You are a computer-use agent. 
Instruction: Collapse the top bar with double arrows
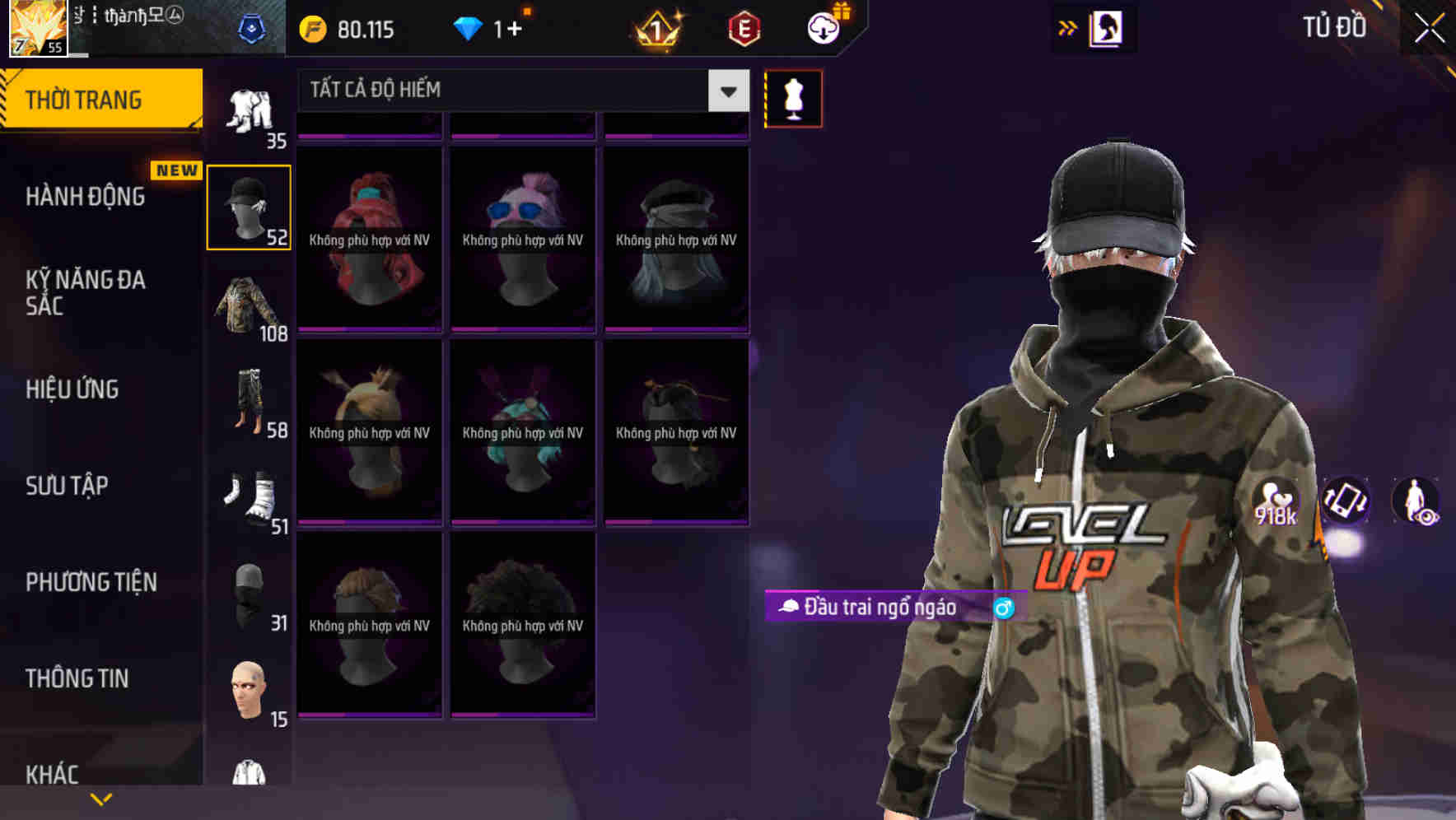tap(1066, 26)
